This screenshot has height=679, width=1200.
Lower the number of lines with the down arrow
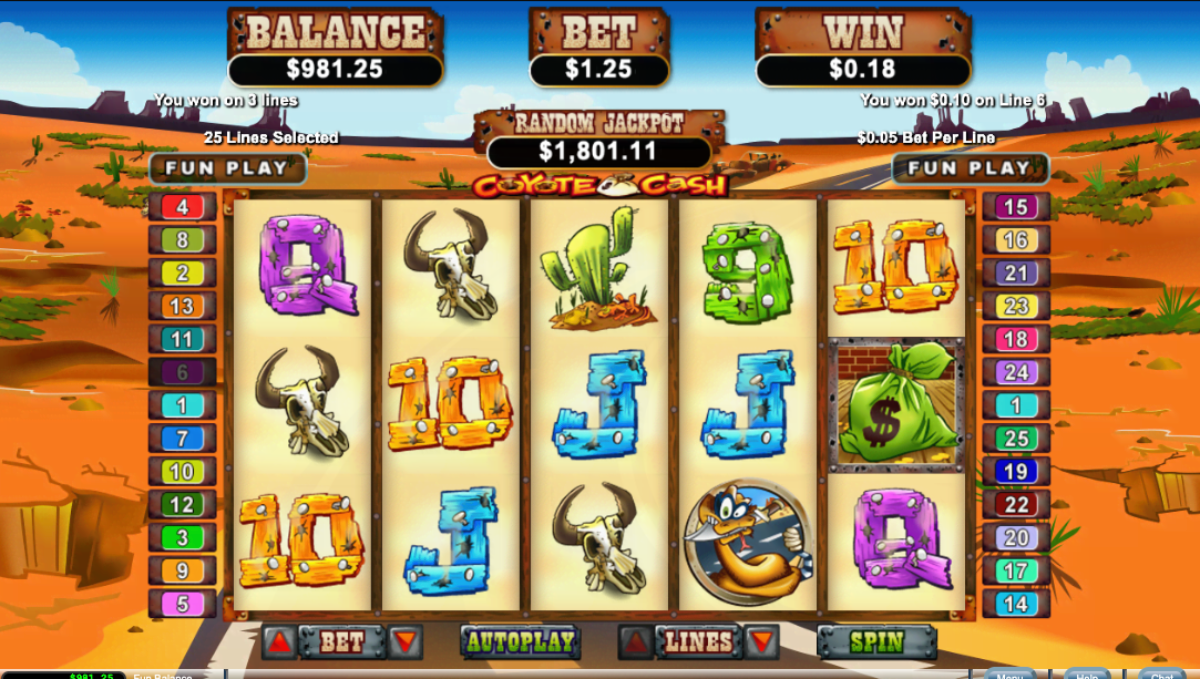(761, 642)
